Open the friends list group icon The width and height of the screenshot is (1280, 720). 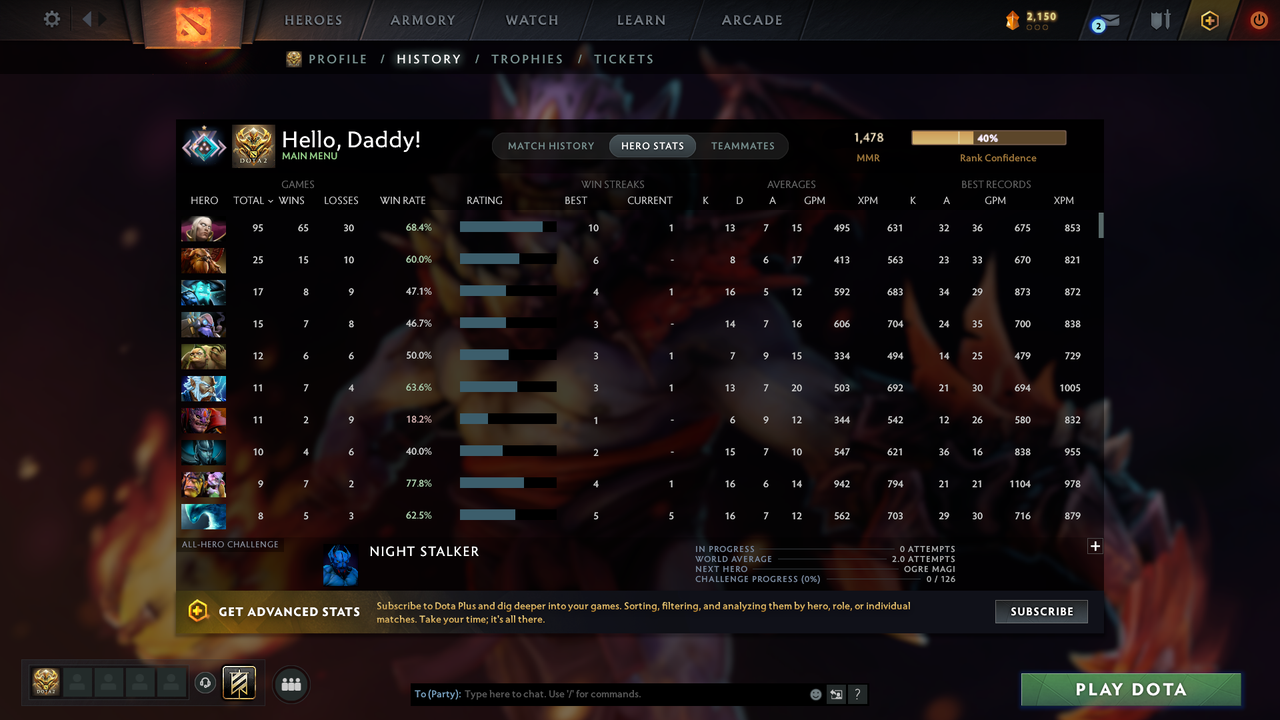[x=290, y=684]
